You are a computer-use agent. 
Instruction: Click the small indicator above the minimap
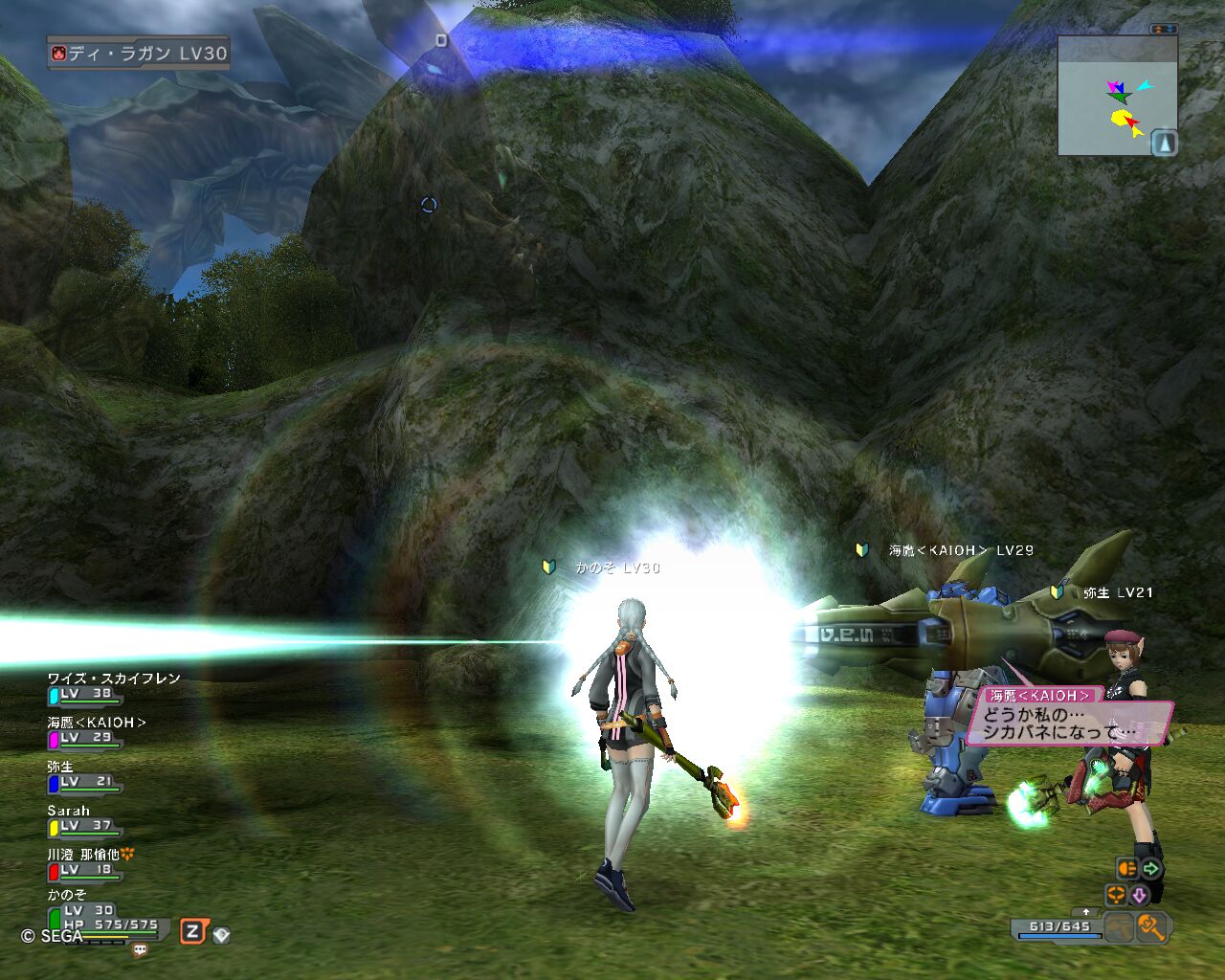(1164, 30)
